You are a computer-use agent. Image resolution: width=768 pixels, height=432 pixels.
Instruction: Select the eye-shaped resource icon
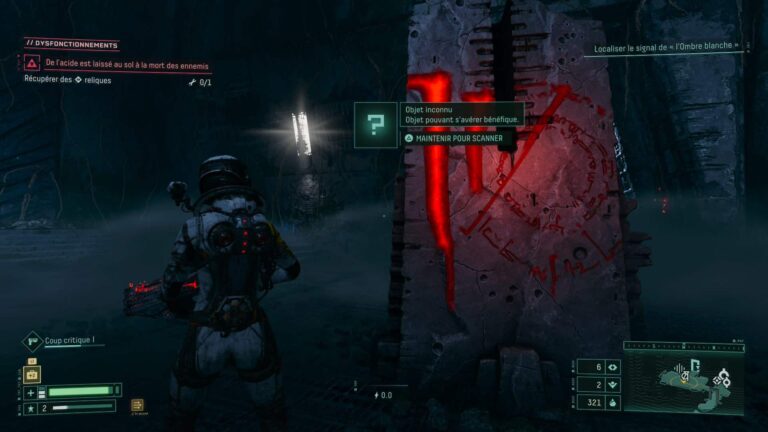tap(612, 367)
